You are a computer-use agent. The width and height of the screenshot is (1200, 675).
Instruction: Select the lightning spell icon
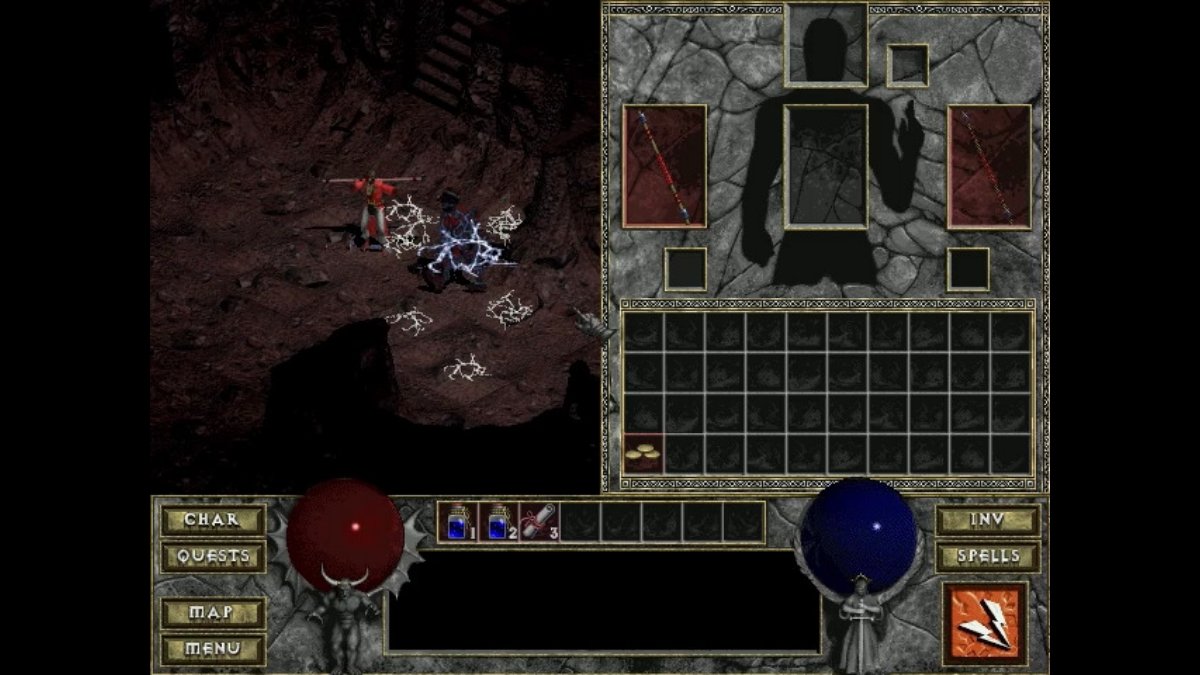[984, 624]
